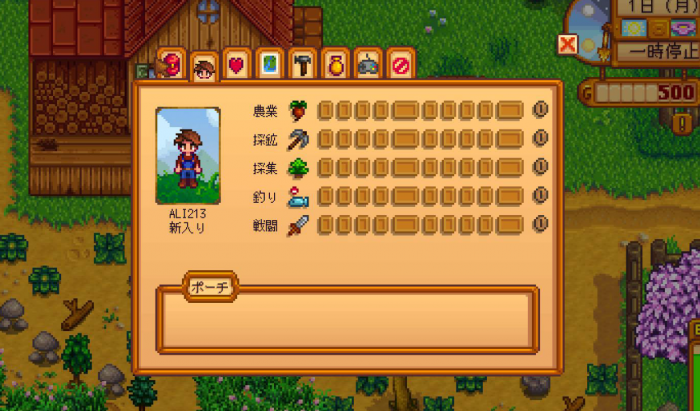Select the red exit game tab
This screenshot has width=700, height=411.
pyautogui.click(x=400, y=64)
